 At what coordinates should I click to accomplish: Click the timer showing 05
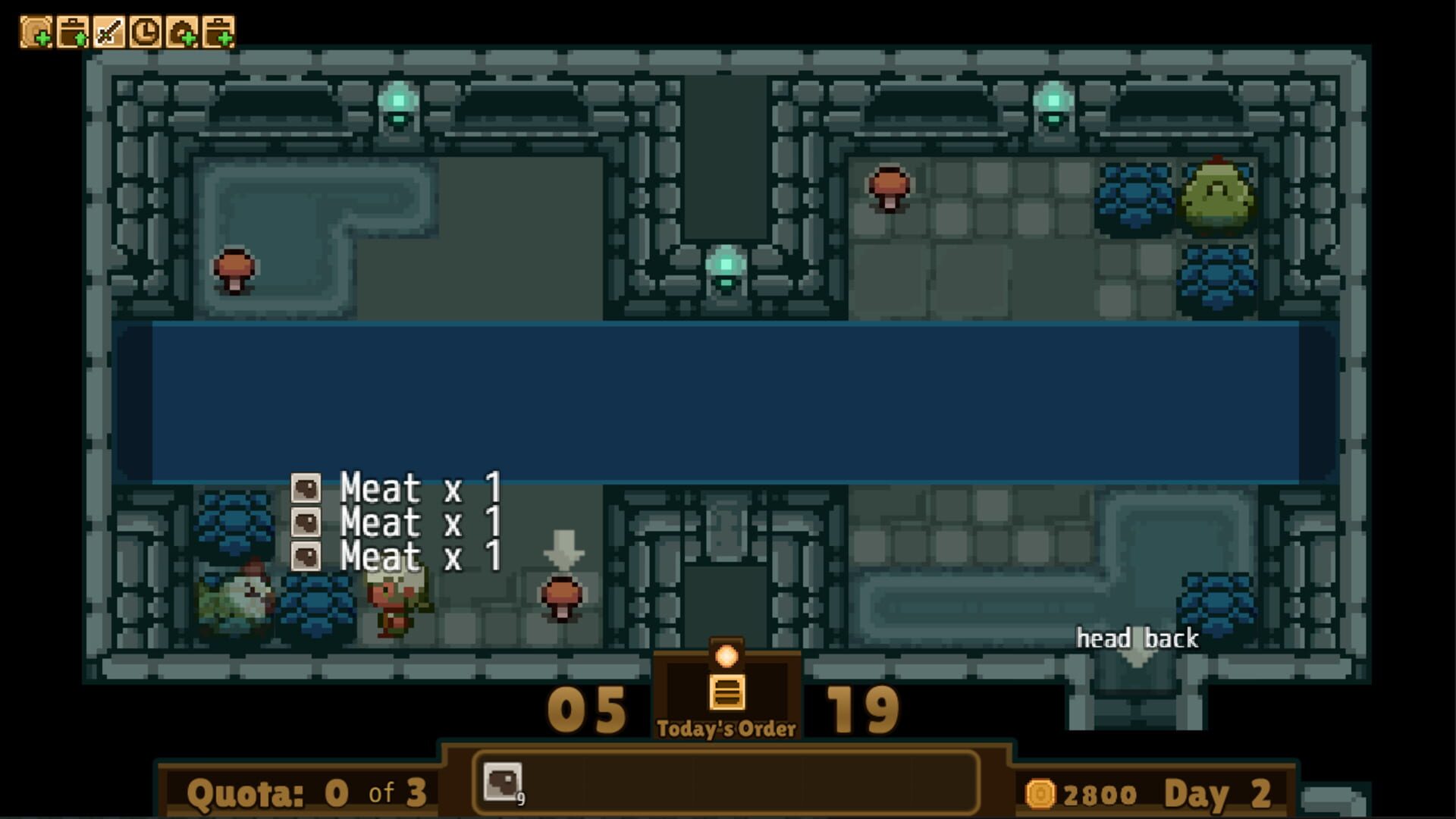tap(589, 711)
